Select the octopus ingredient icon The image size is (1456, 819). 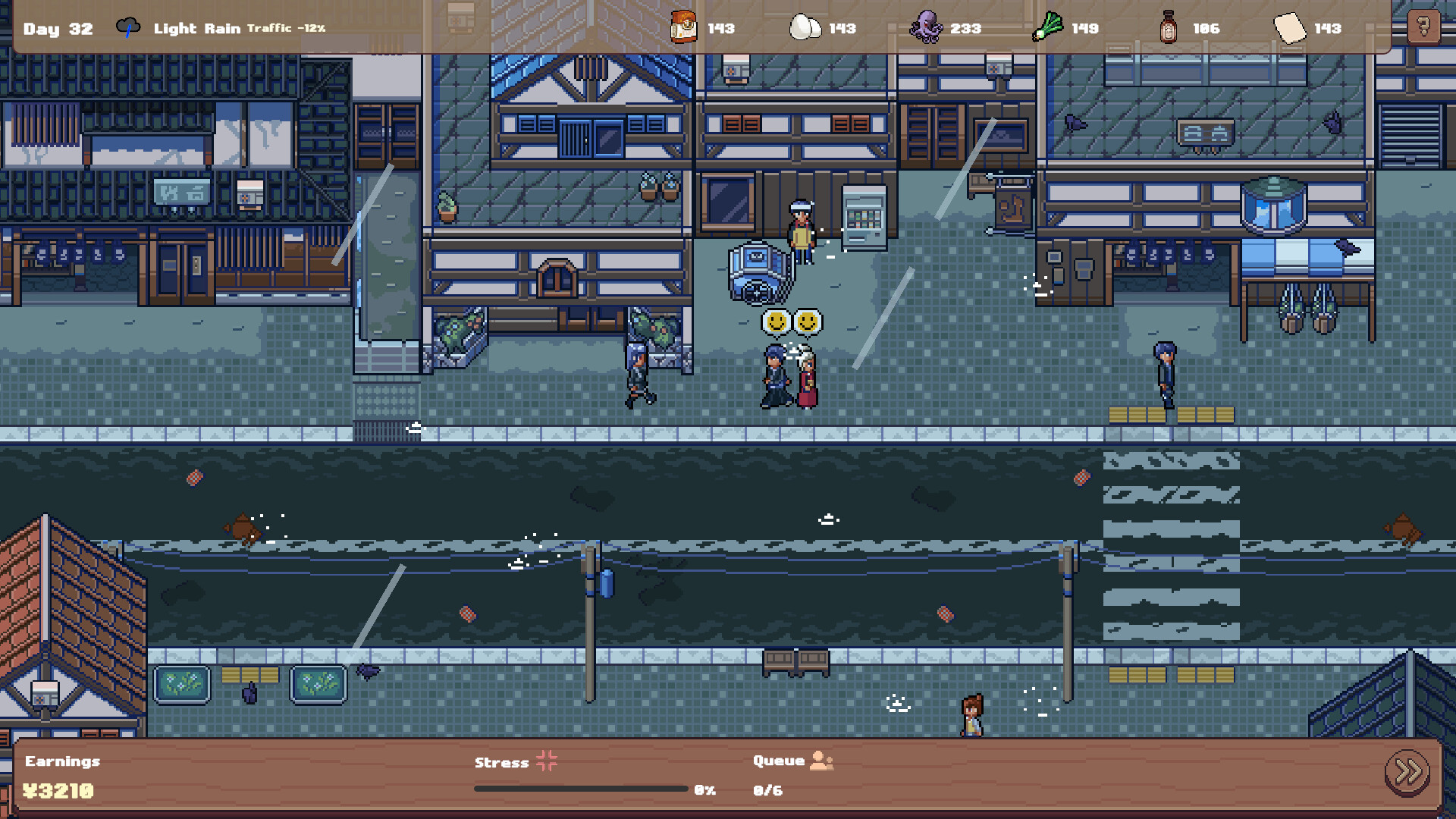tap(927, 28)
